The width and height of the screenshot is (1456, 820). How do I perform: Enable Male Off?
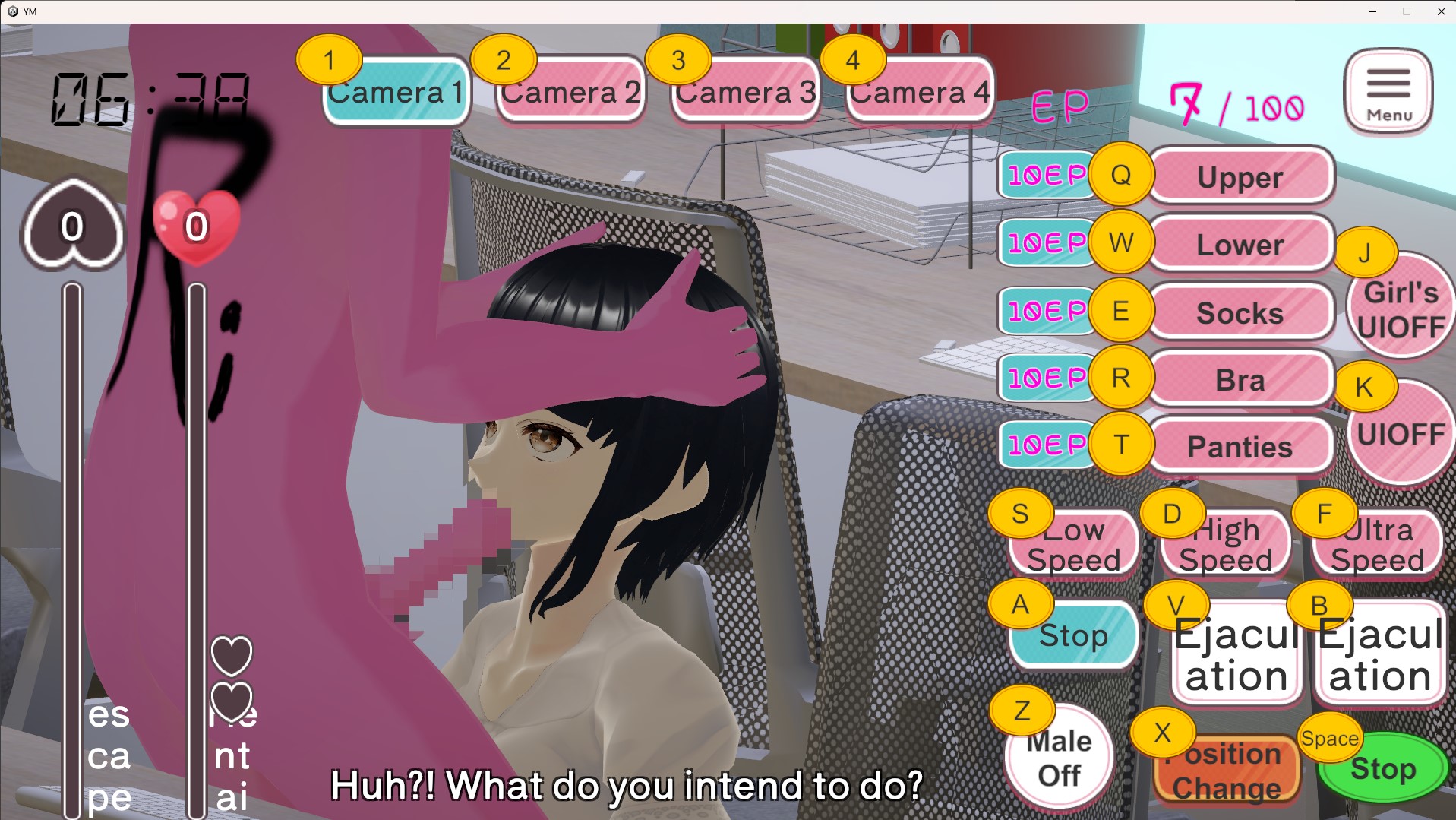[x=1057, y=756]
